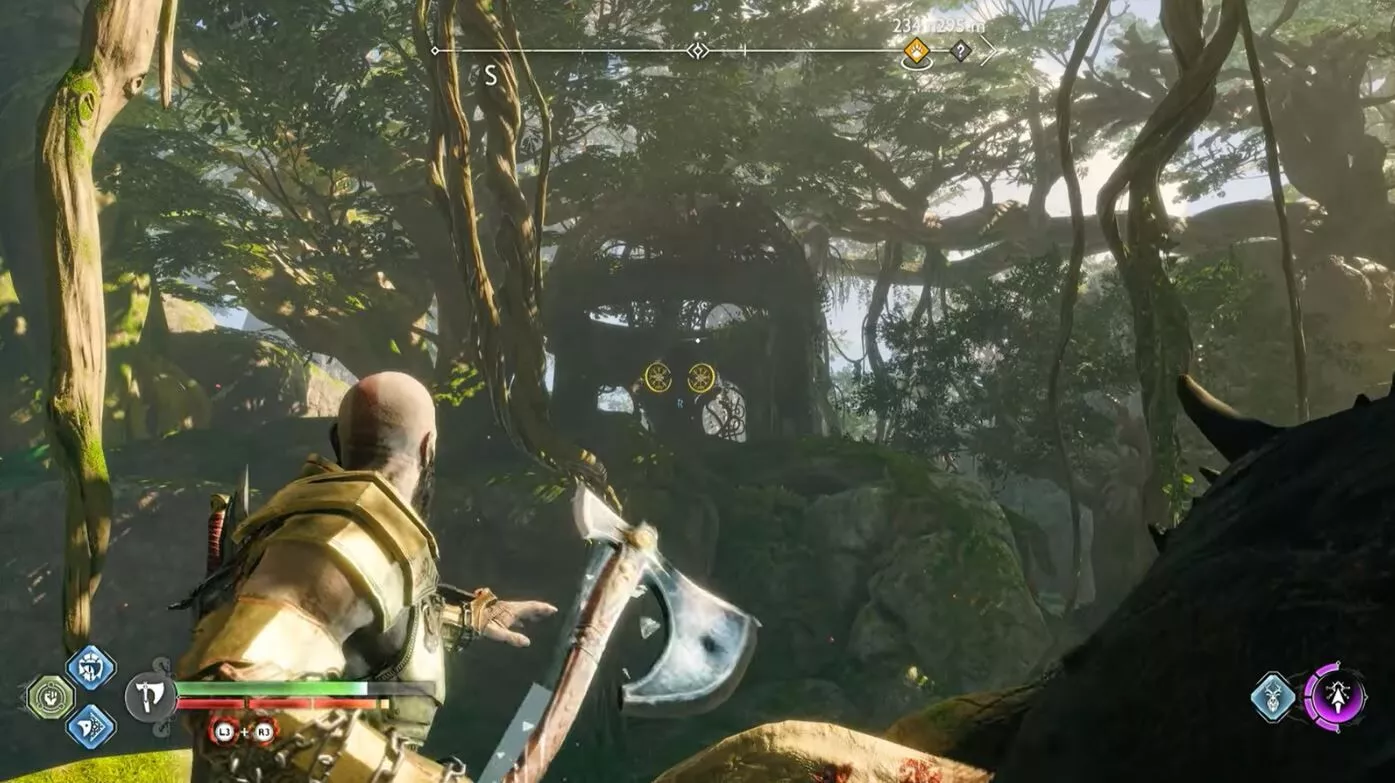Activate the L3 button prompt
This screenshot has height=783, width=1395.
point(225,731)
